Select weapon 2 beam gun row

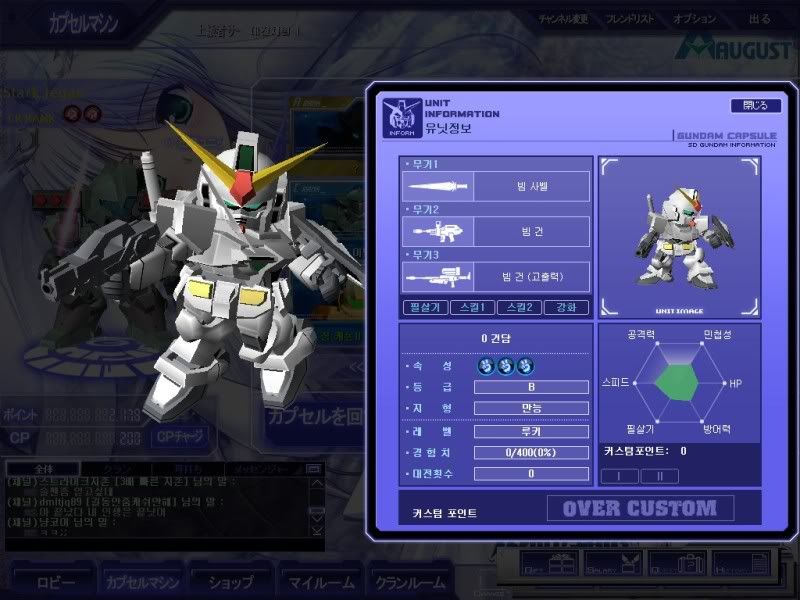[x=496, y=231]
